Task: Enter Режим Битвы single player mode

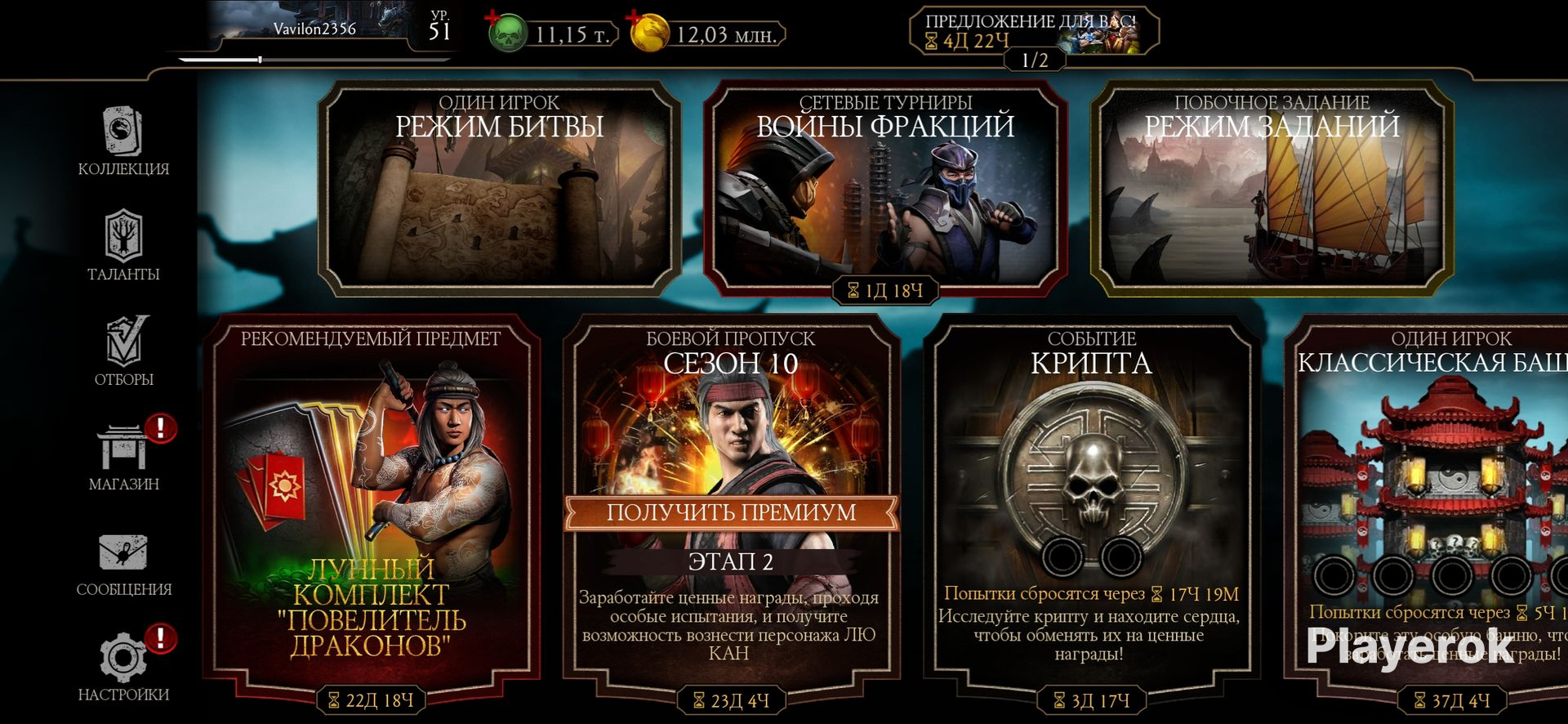Action: (499, 188)
